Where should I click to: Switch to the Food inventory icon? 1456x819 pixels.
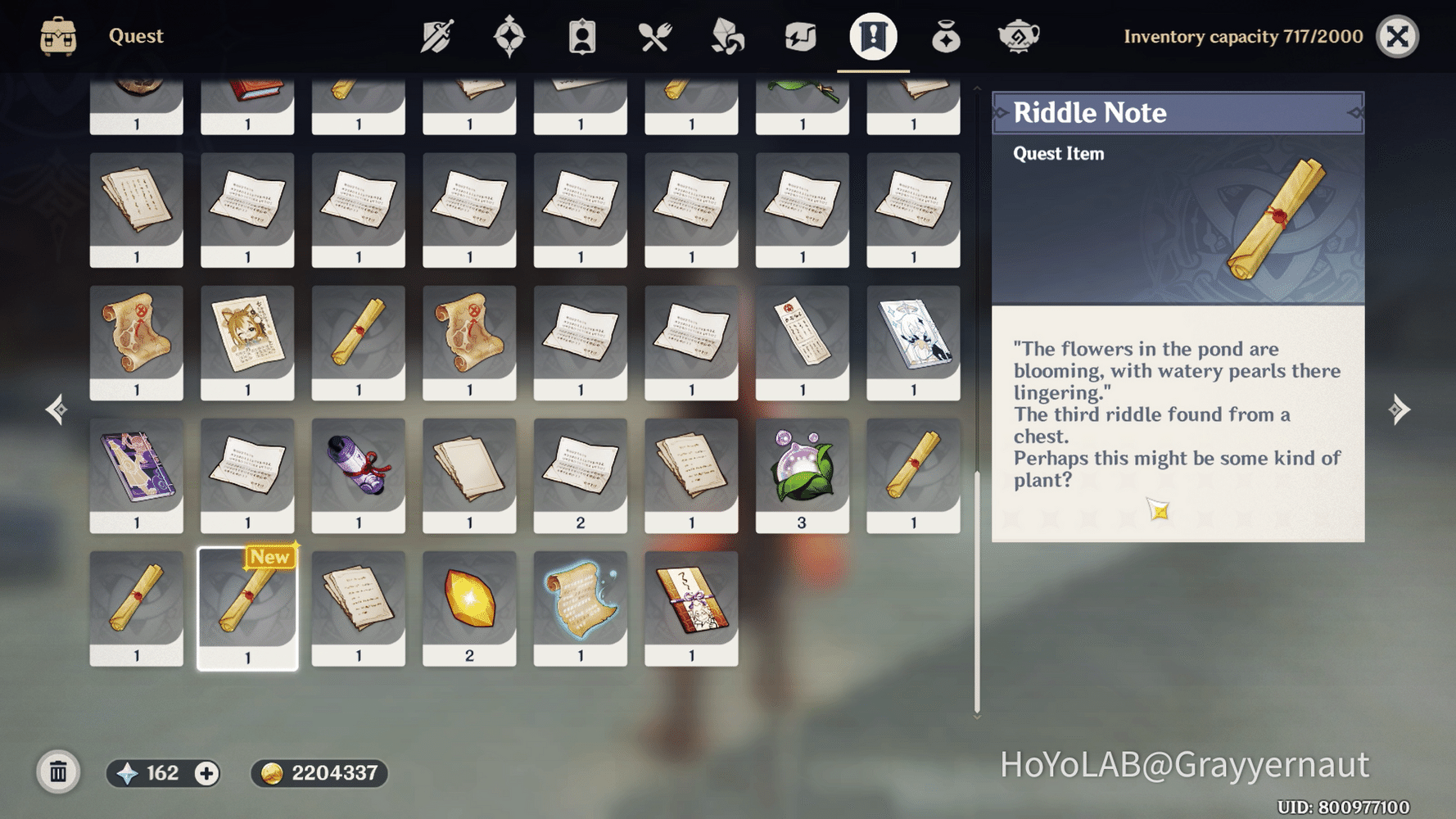point(653,36)
